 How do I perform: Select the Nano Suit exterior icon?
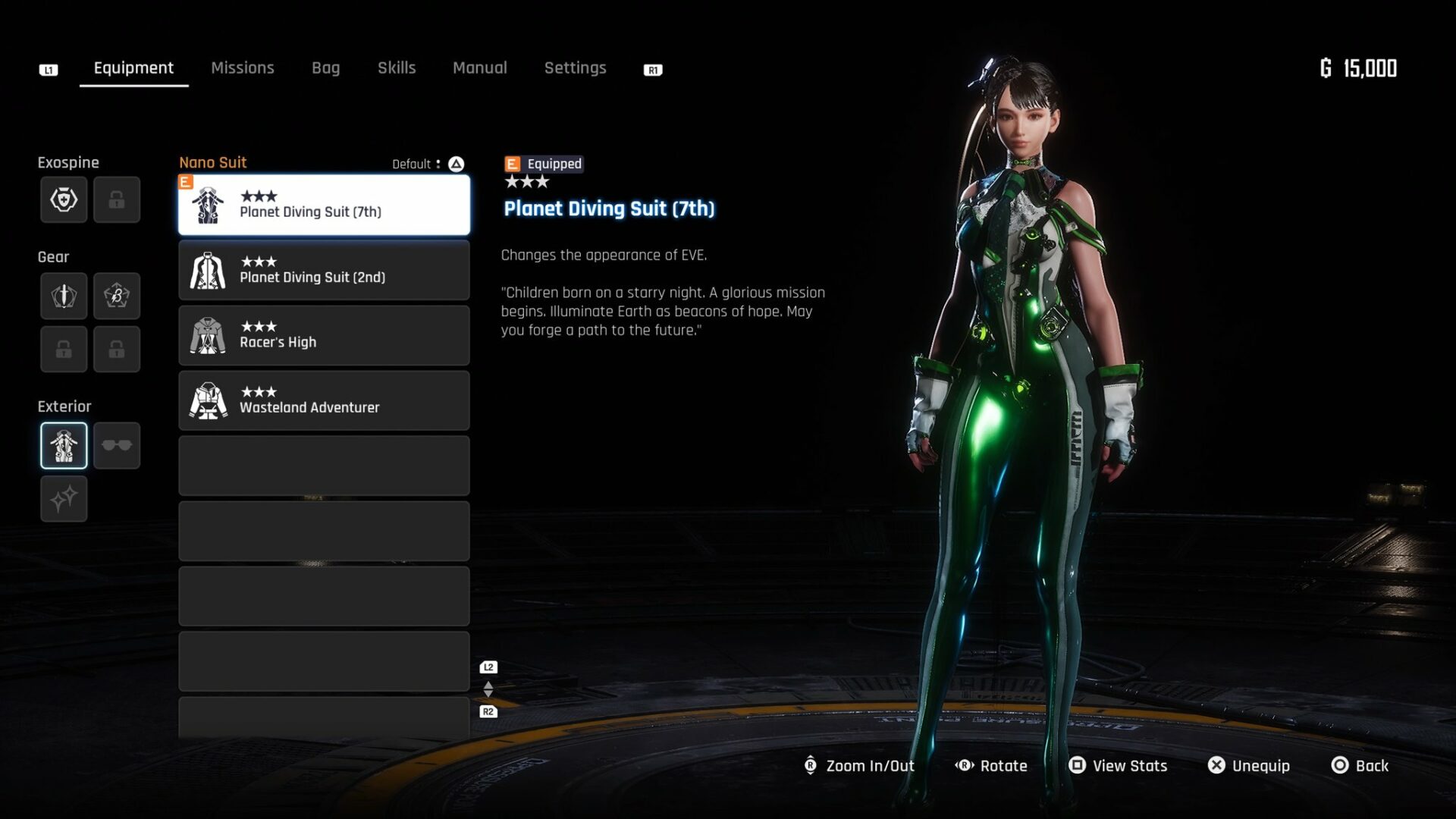coord(64,445)
